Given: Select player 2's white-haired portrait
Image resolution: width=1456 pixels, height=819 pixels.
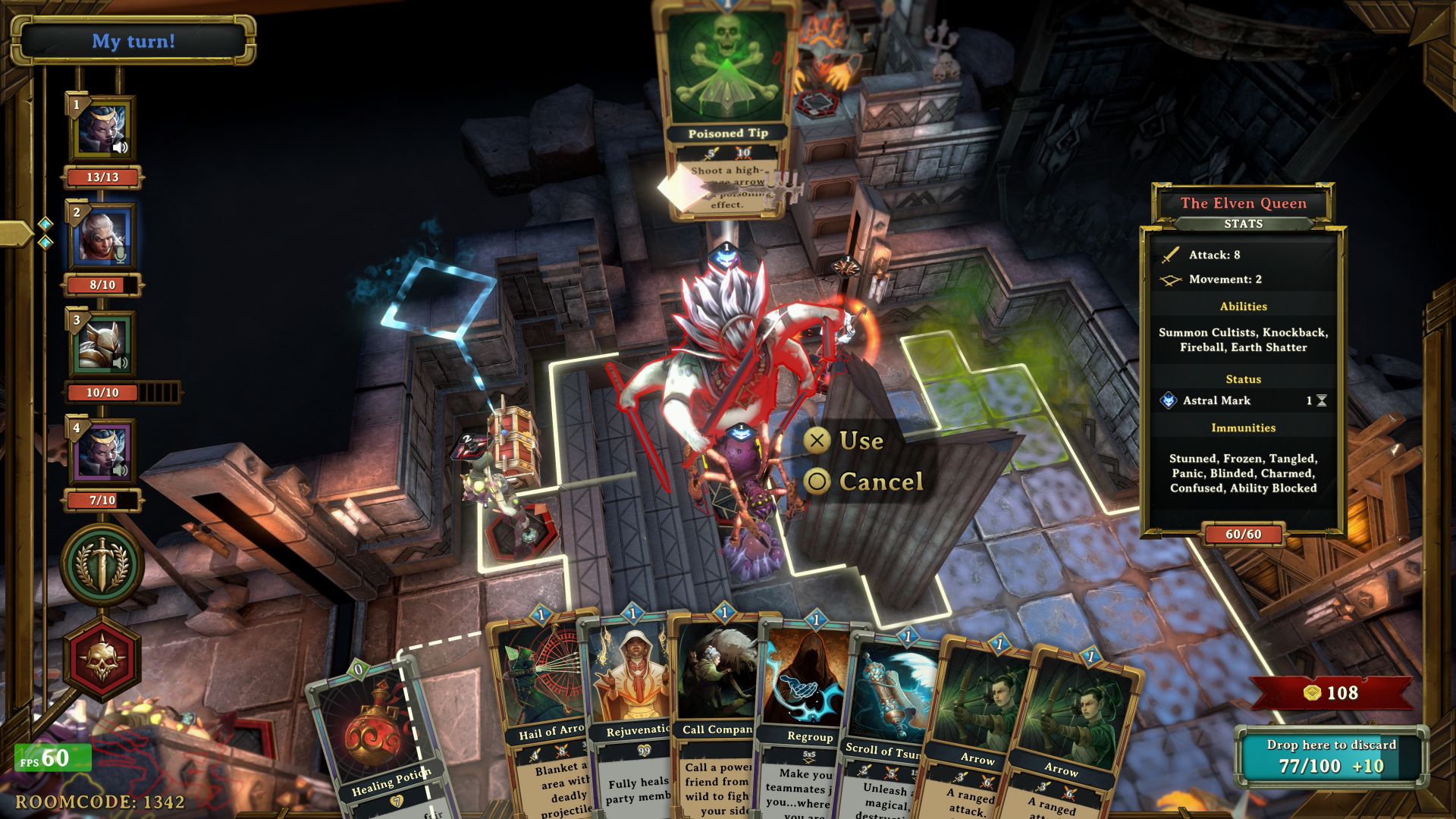Looking at the screenshot, I should (x=102, y=236).
